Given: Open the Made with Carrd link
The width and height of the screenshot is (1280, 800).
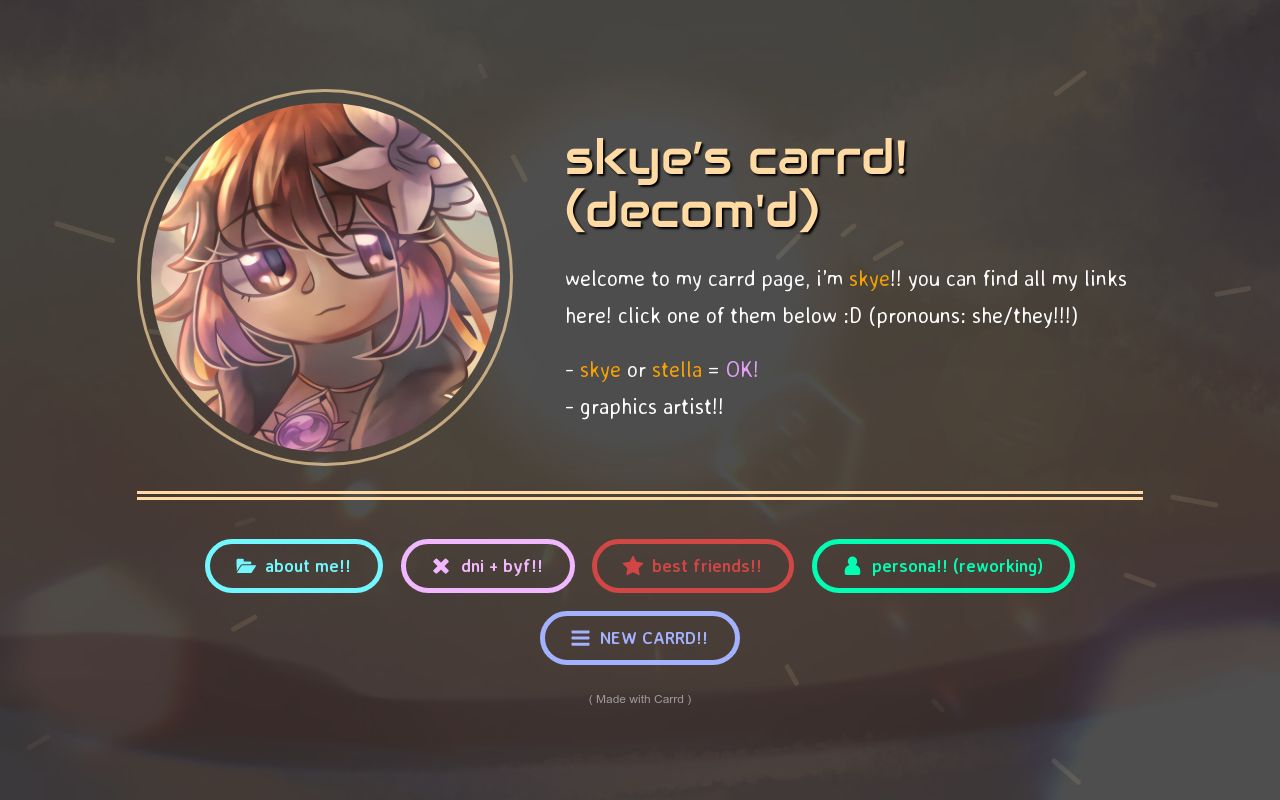Looking at the screenshot, I should pyautogui.click(x=640, y=699).
